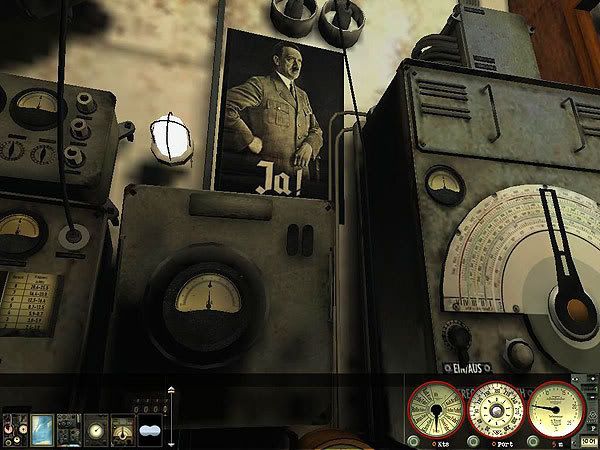Select the single round gauge station thumbnail

[x=96, y=428]
